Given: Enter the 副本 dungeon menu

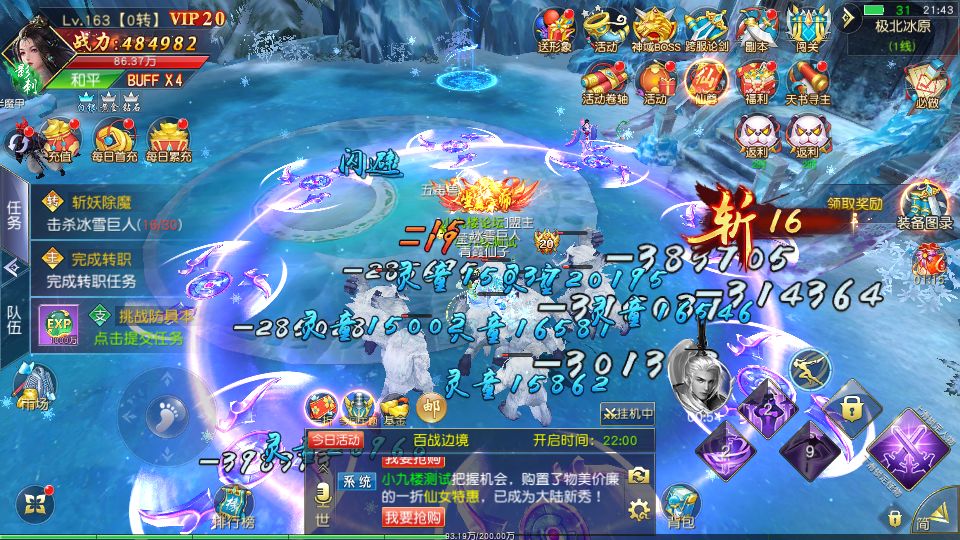Looking at the screenshot, I should (757, 28).
